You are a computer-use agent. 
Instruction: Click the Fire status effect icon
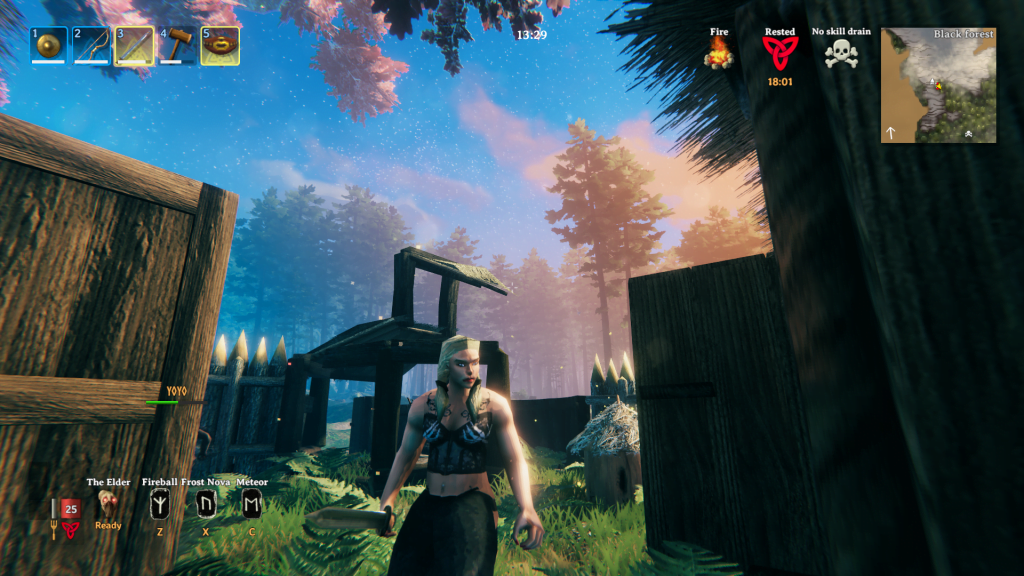[x=719, y=53]
